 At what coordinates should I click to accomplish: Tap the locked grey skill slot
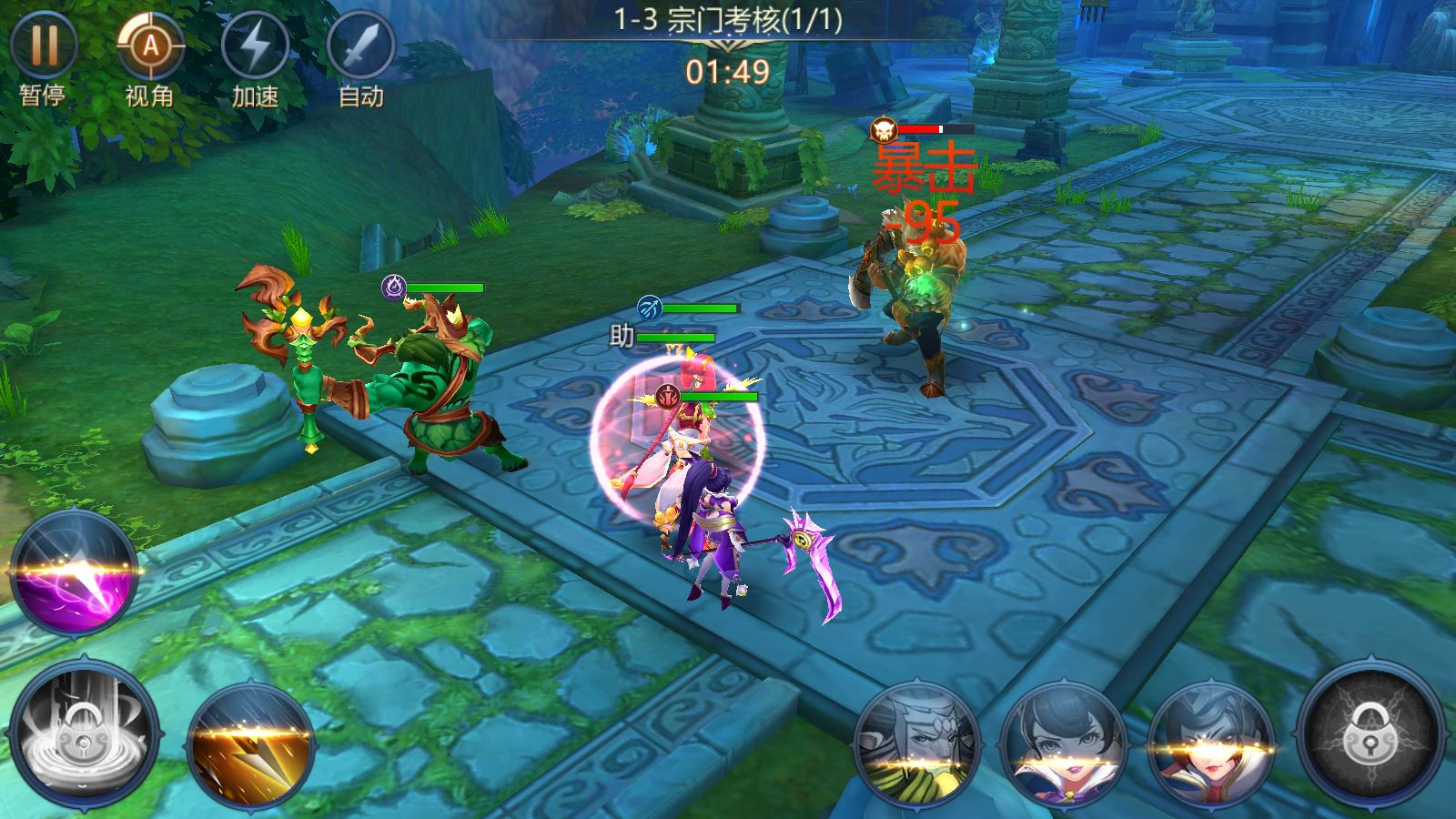click(x=85, y=735)
